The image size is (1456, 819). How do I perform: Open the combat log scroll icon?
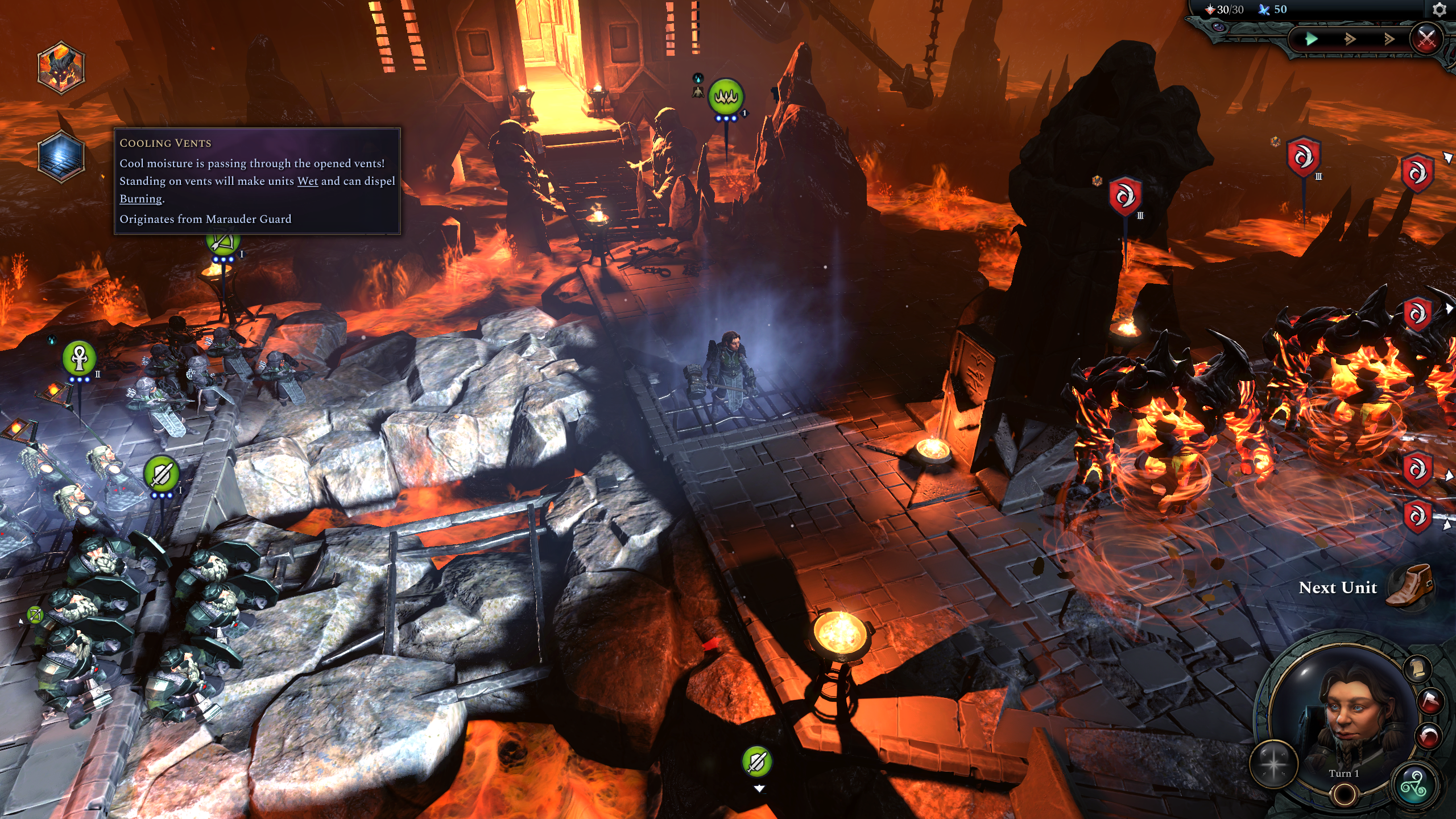tap(1417, 668)
